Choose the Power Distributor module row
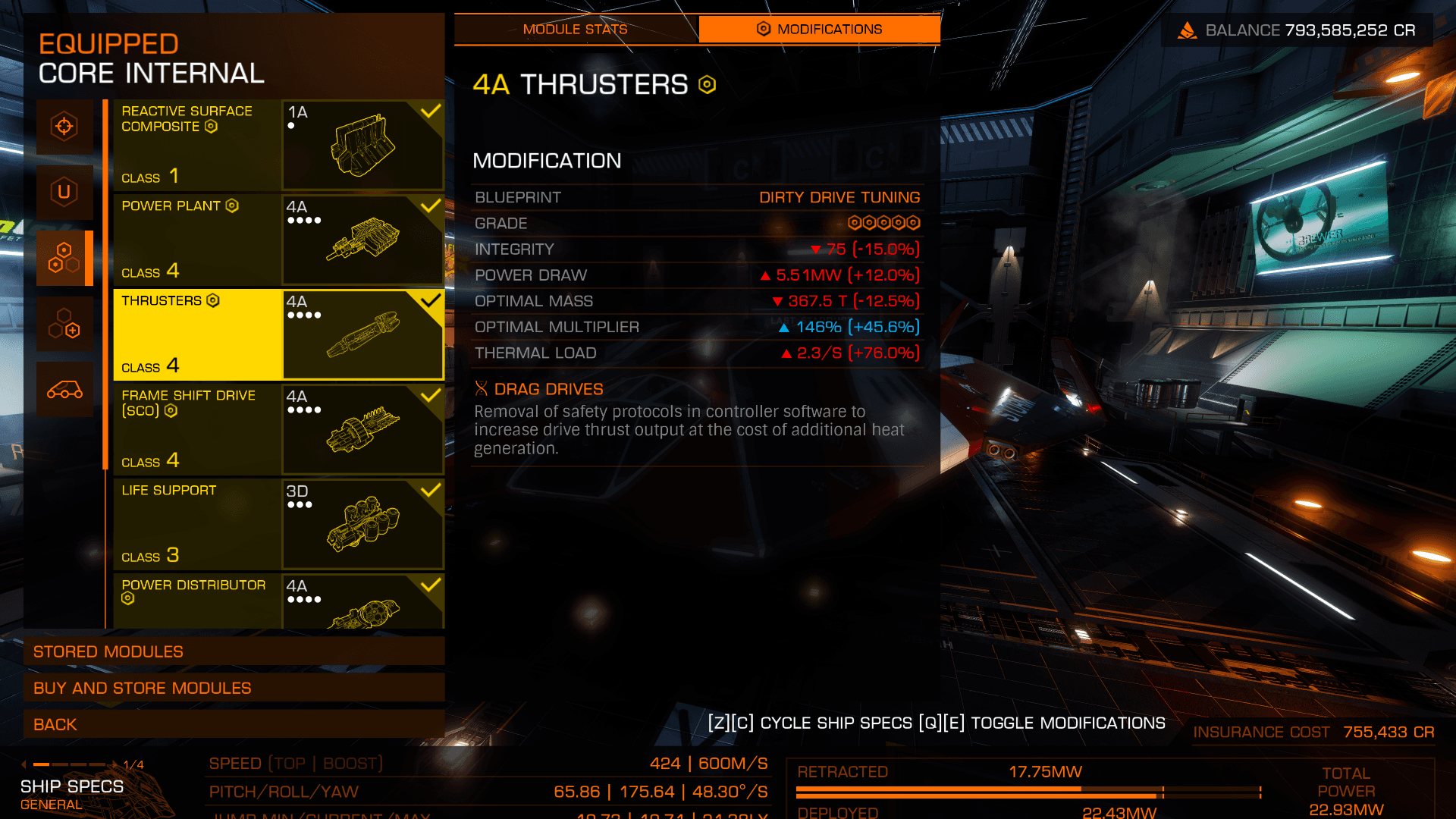The image size is (1456, 819). (x=278, y=602)
